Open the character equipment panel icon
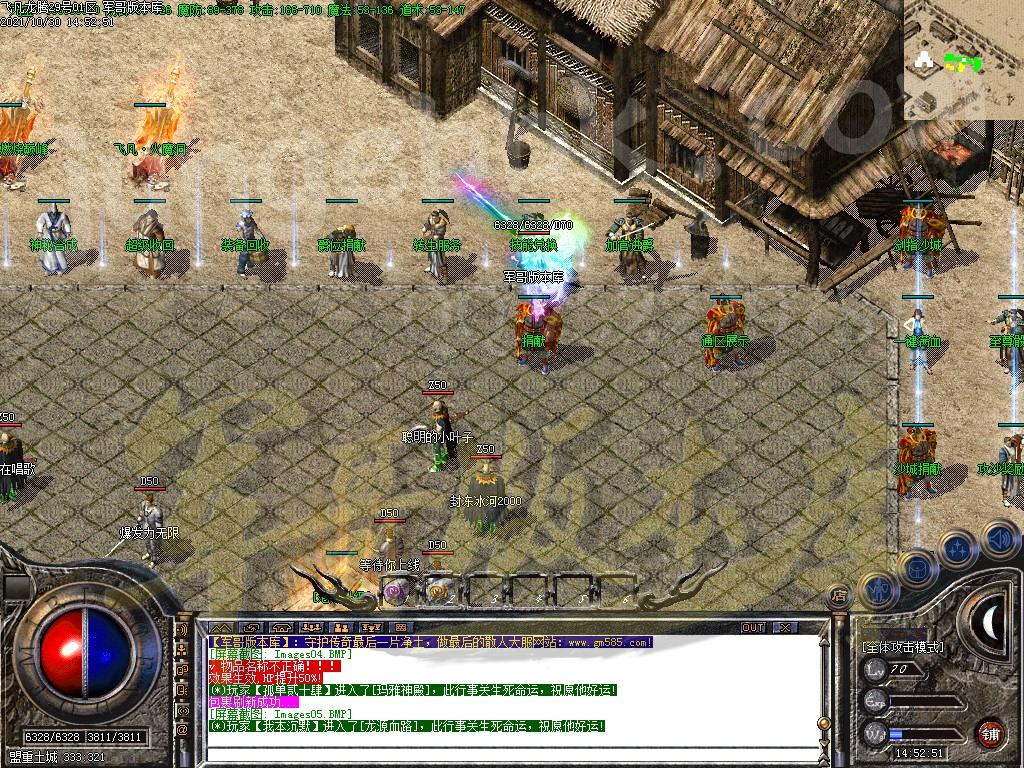The width and height of the screenshot is (1024, 768). coord(877,589)
